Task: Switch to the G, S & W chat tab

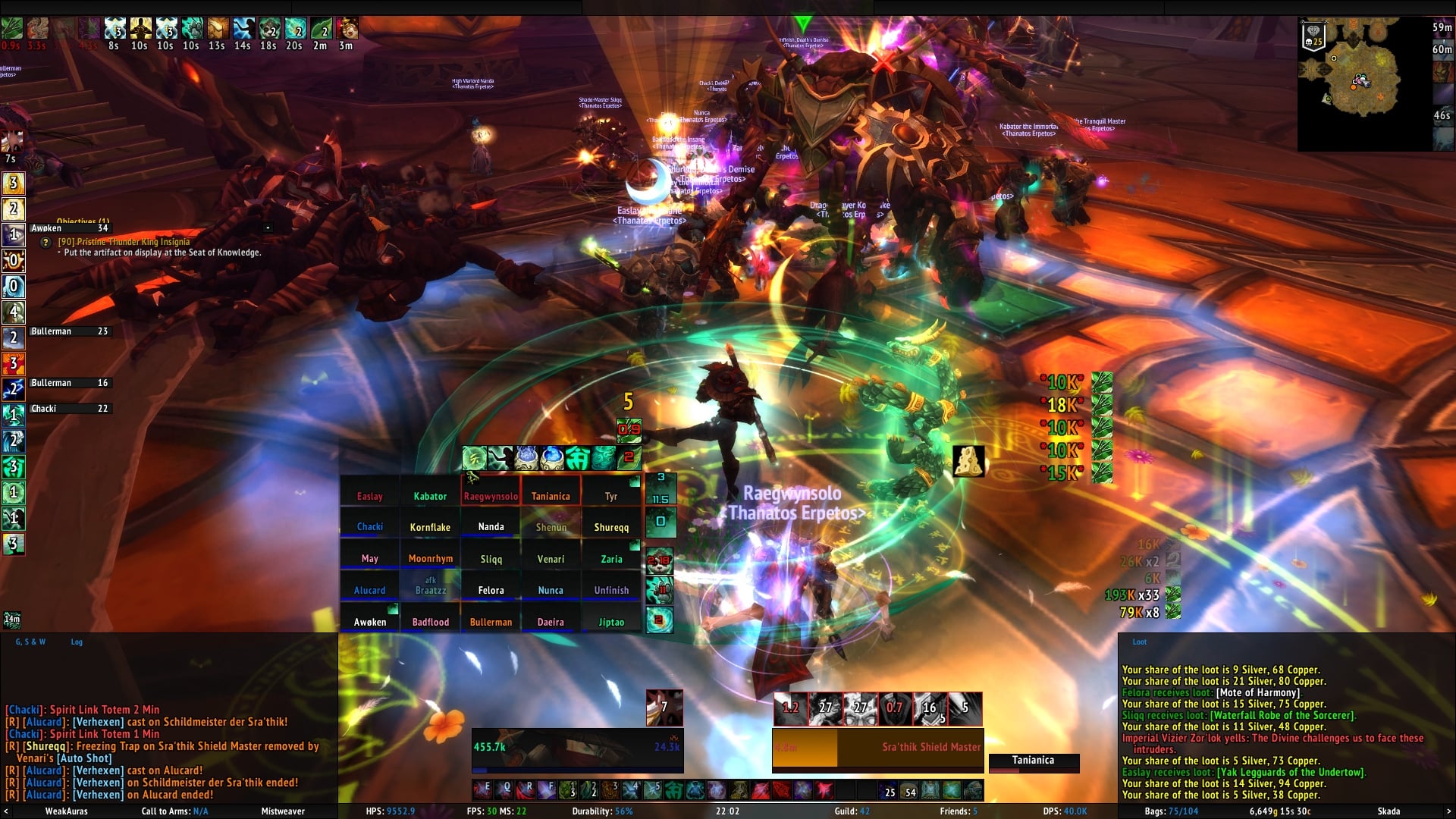Action: [x=30, y=642]
